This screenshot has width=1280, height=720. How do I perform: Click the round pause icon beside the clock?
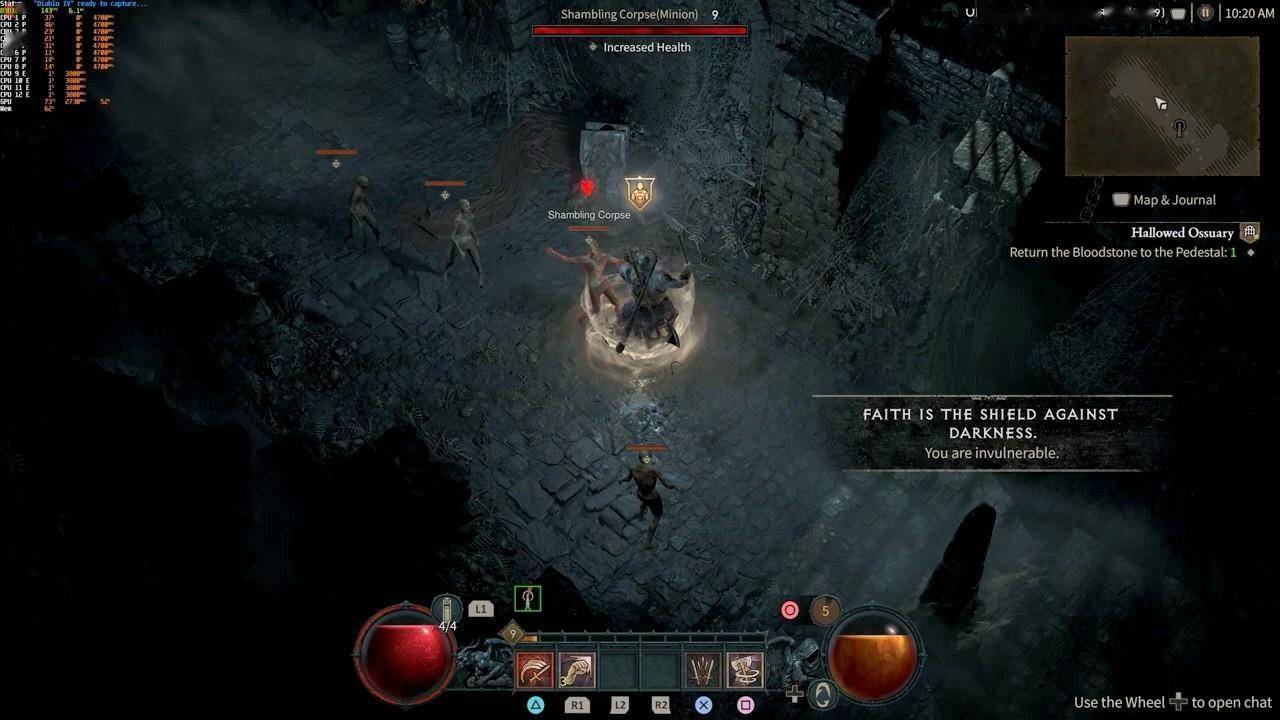(1205, 13)
